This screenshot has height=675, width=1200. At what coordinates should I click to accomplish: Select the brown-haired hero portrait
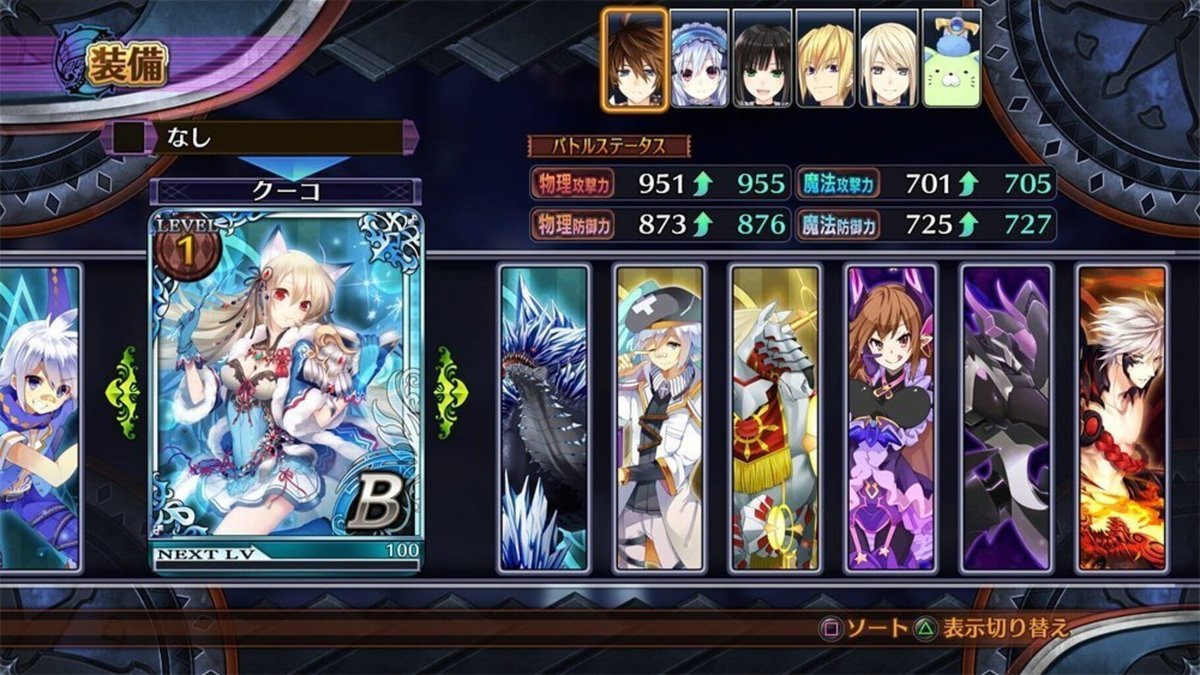tap(635, 58)
